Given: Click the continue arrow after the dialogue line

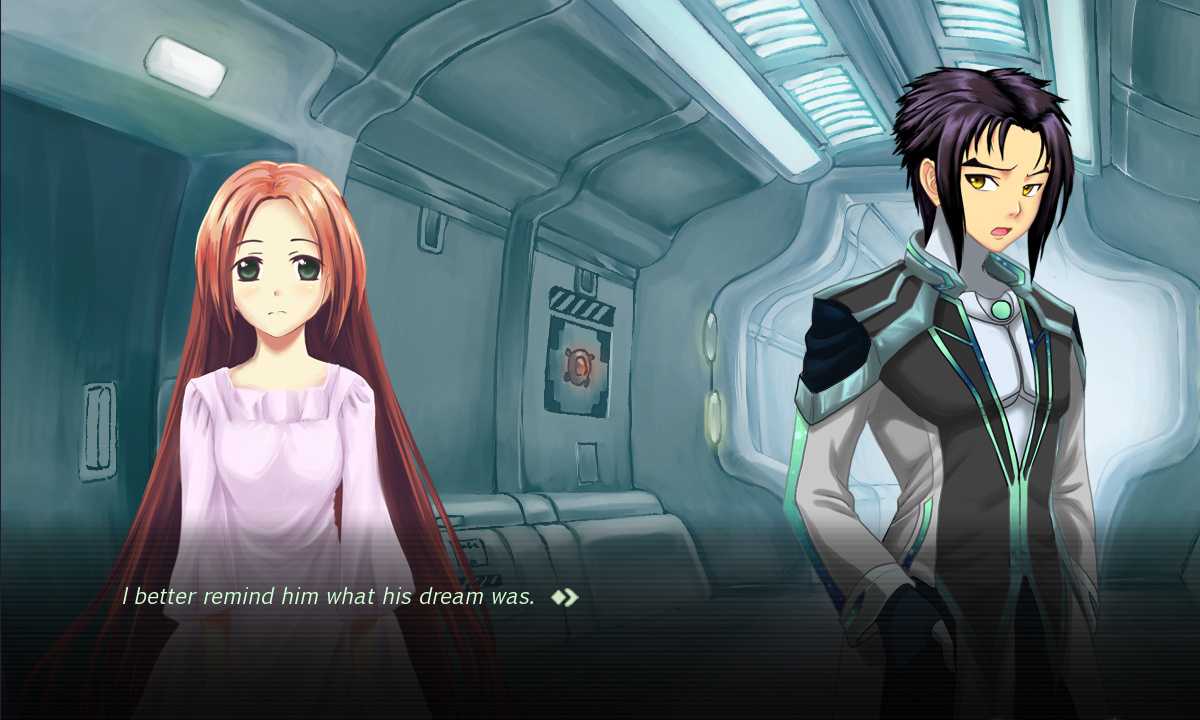Looking at the screenshot, I should tap(565, 598).
